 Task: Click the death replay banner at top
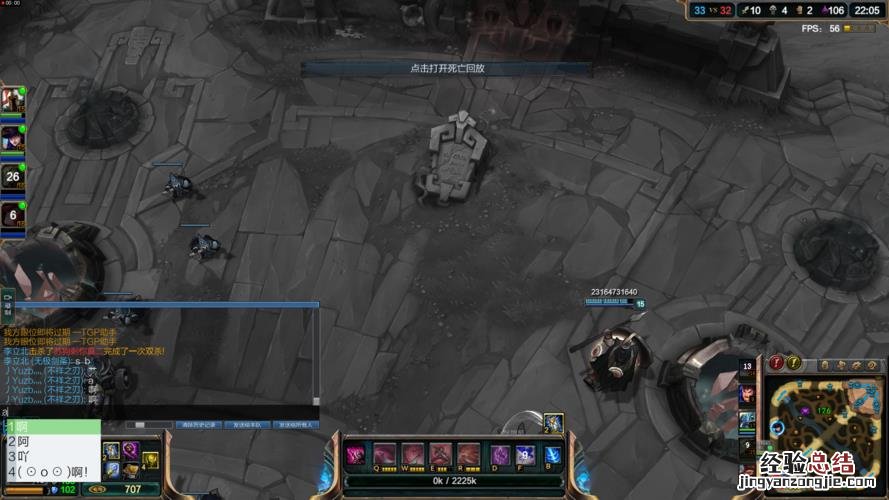point(447,68)
